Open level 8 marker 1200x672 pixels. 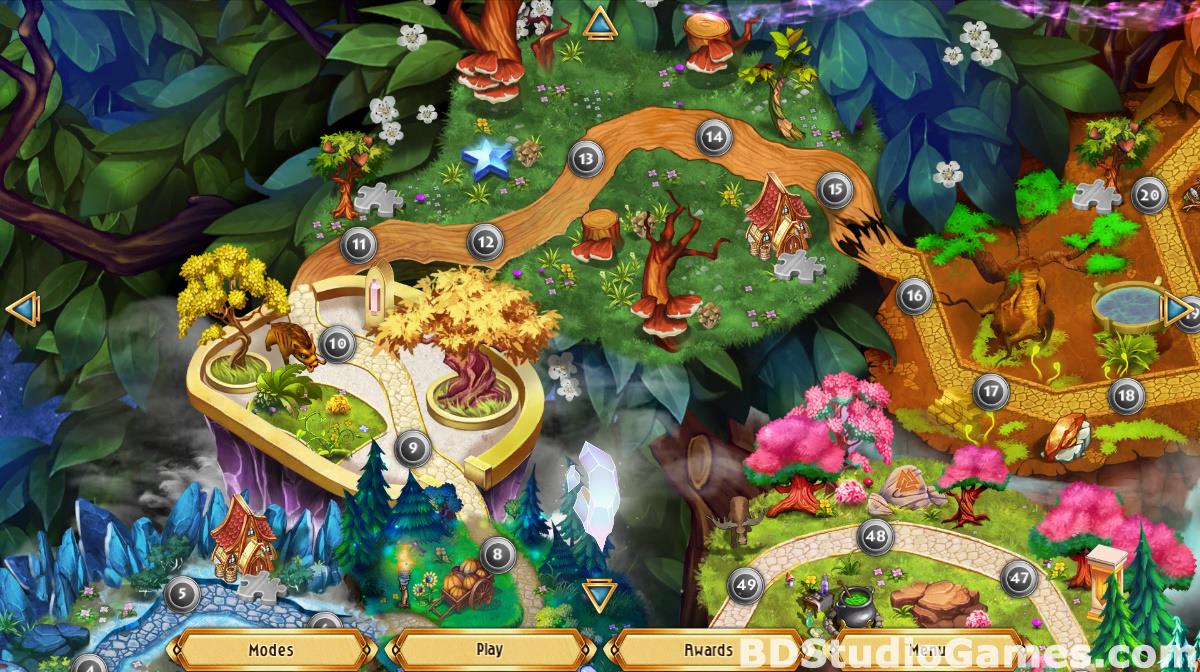497,552
